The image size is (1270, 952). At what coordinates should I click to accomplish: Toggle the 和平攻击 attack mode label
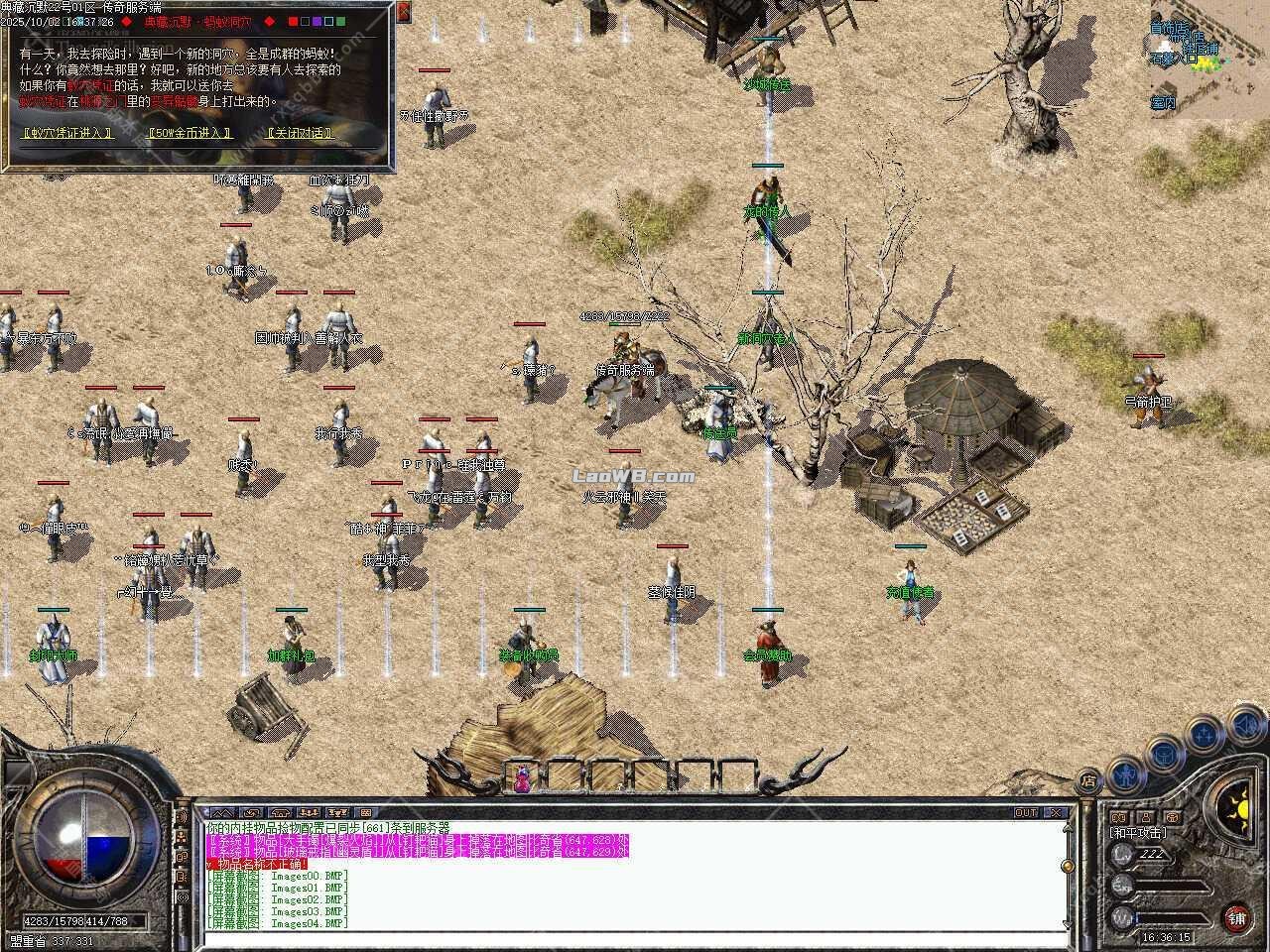[1137, 833]
